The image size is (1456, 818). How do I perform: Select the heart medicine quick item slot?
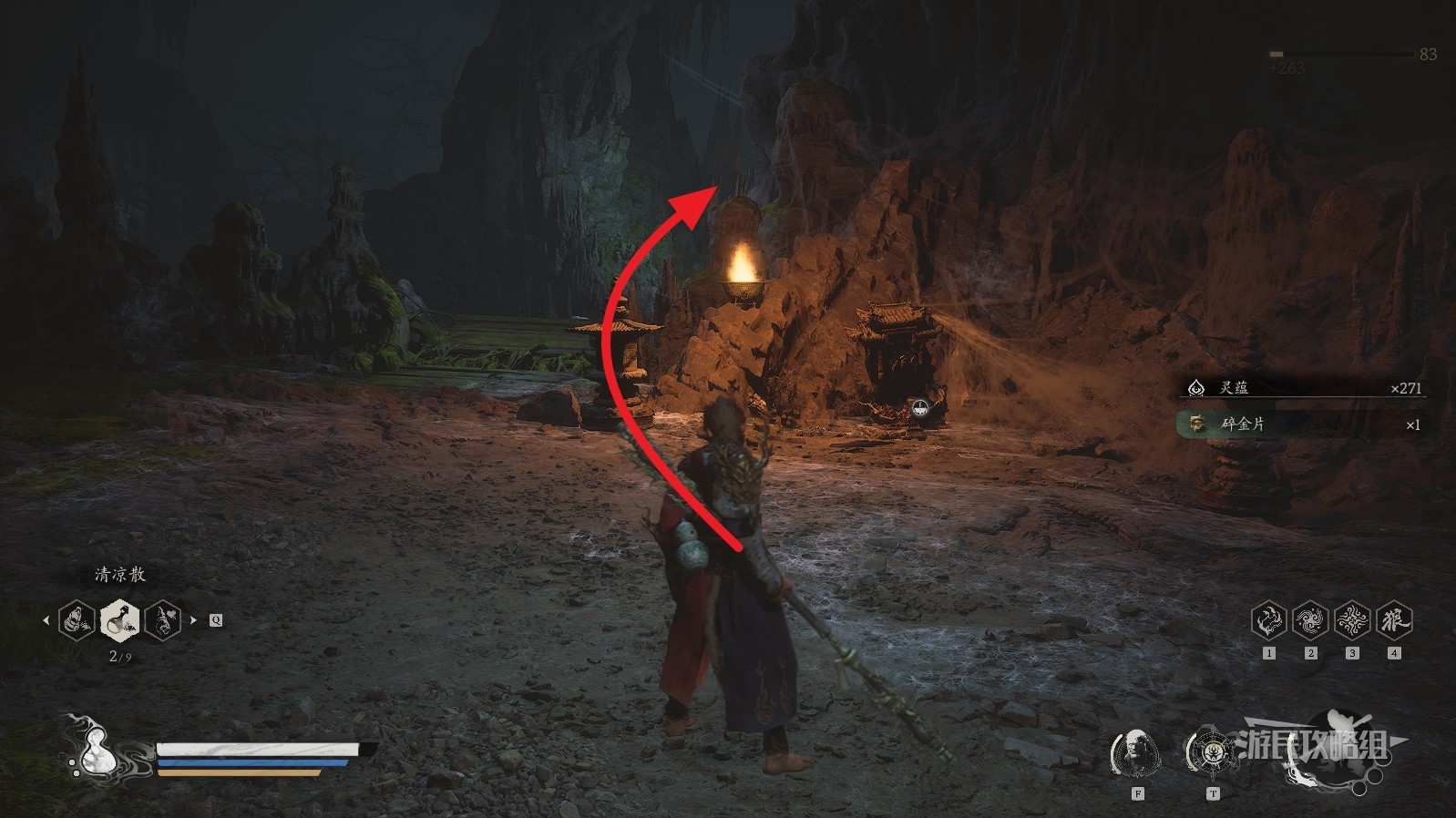[163, 620]
